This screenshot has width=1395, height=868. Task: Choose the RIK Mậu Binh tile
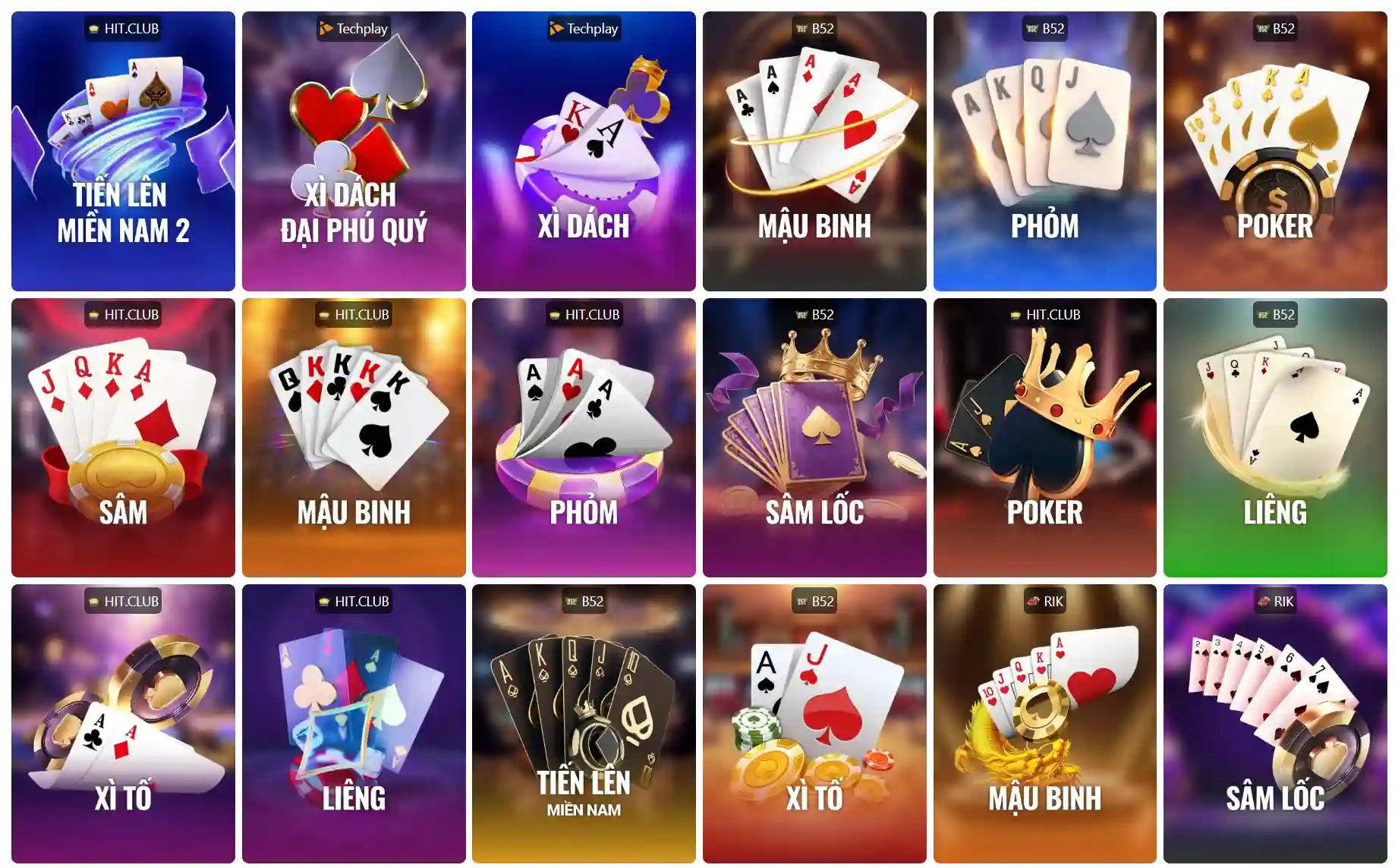click(1044, 723)
